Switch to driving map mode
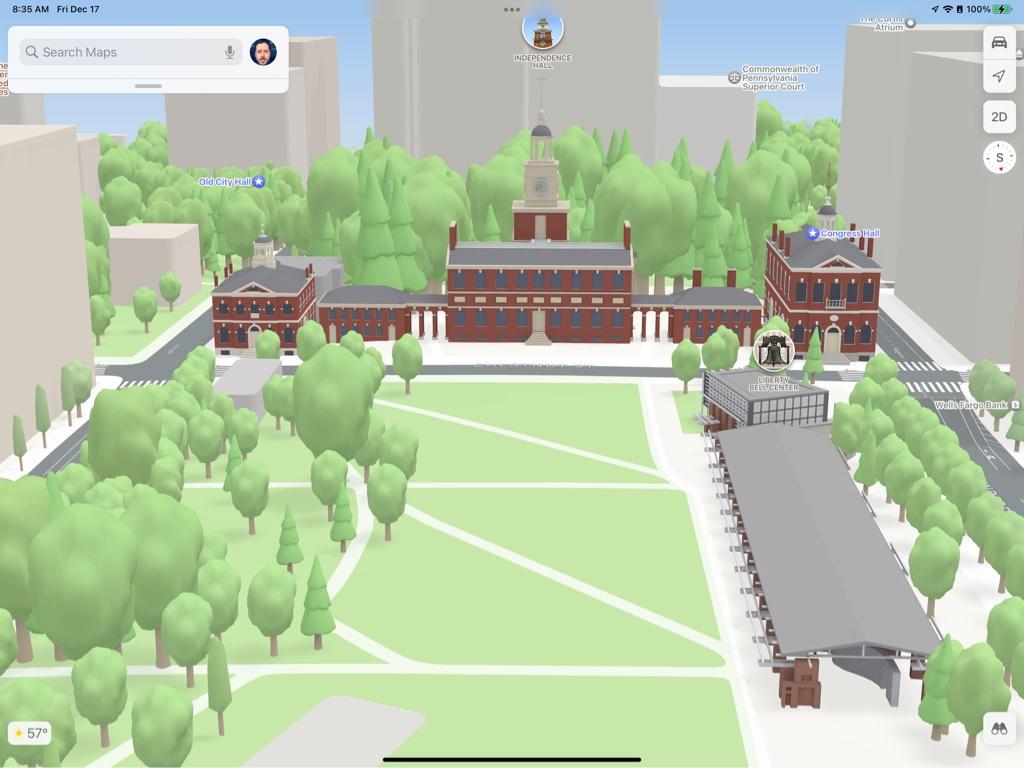The image size is (1024, 768). [x=998, y=42]
